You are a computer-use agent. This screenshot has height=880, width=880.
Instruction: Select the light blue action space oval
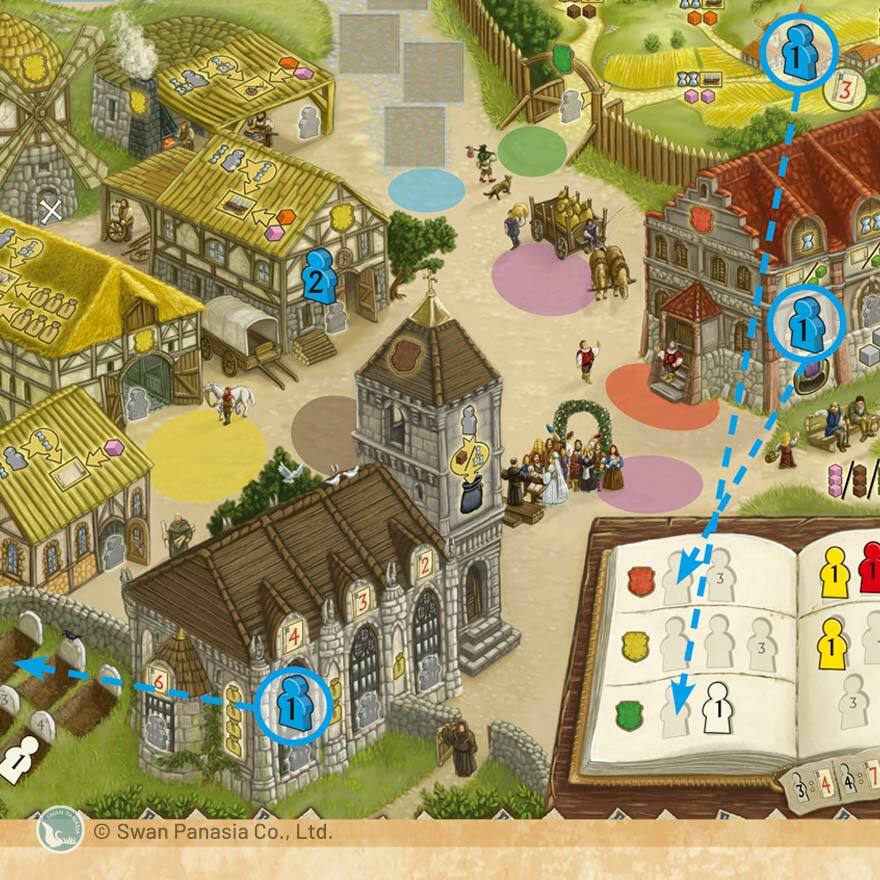[426, 189]
